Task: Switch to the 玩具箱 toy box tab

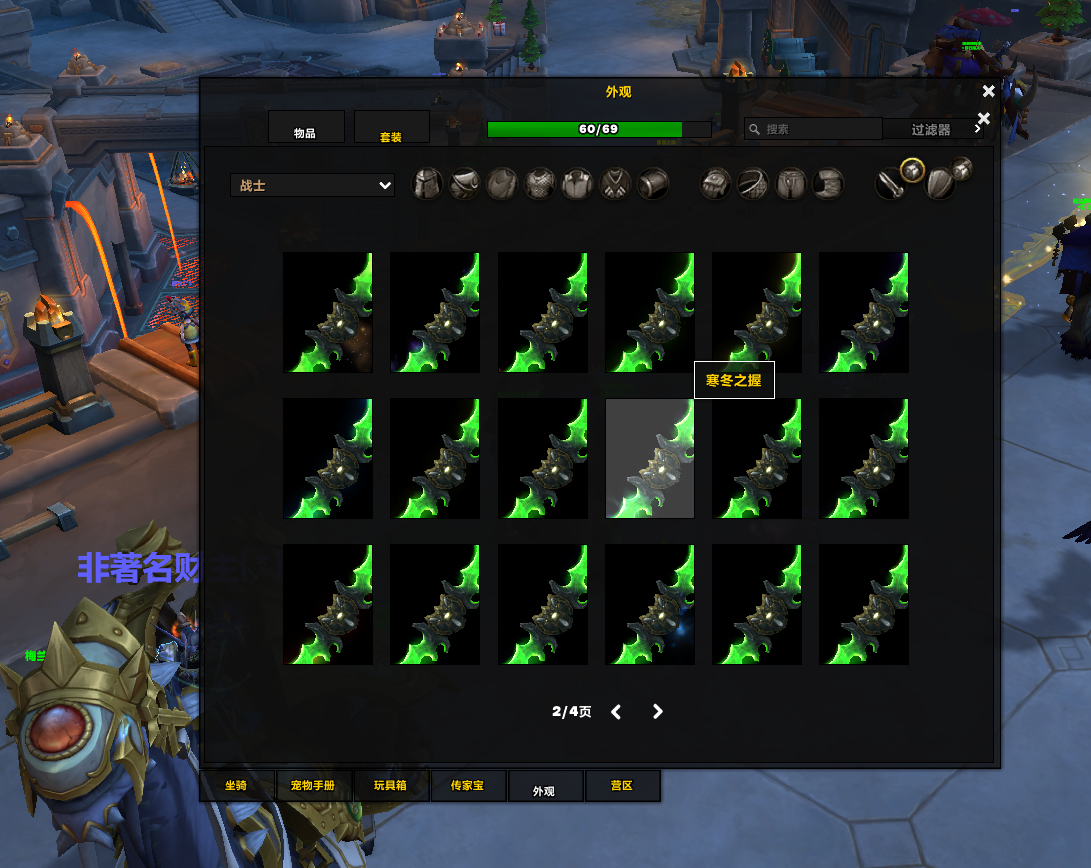Action: pos(390,786)
